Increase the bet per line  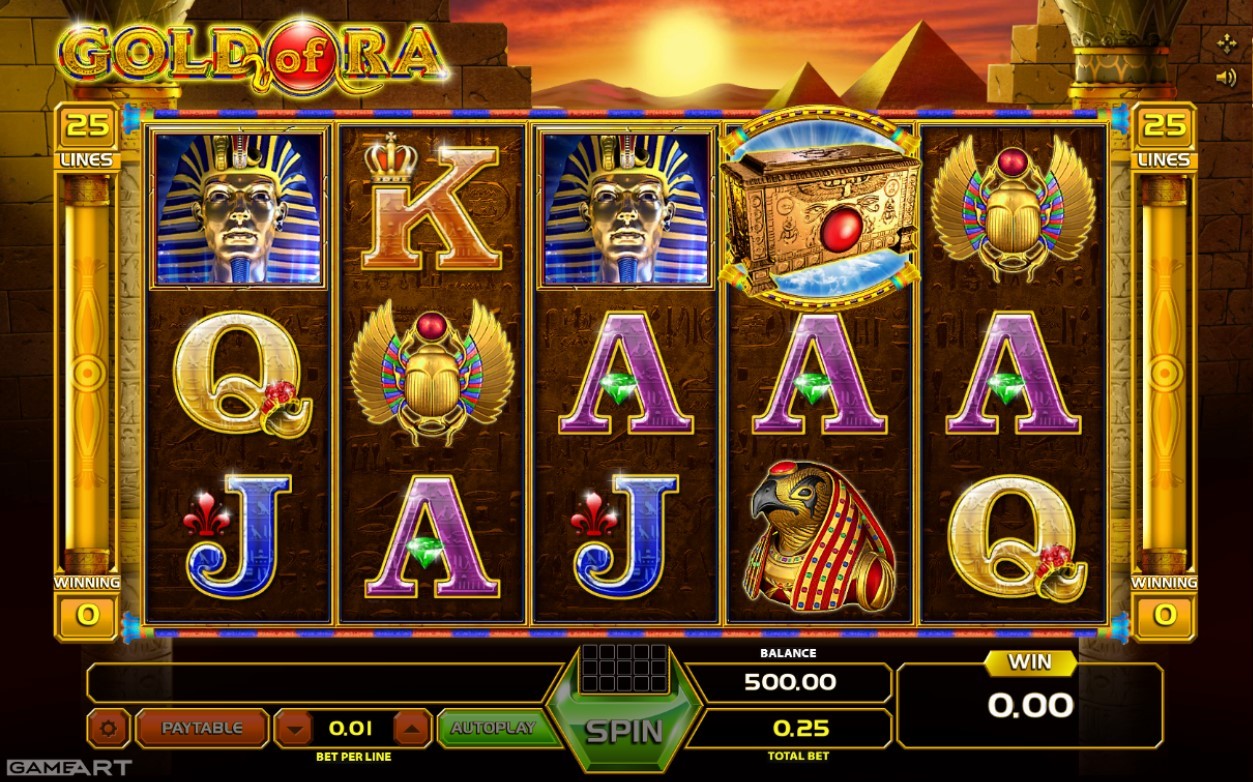click(413, 729)
